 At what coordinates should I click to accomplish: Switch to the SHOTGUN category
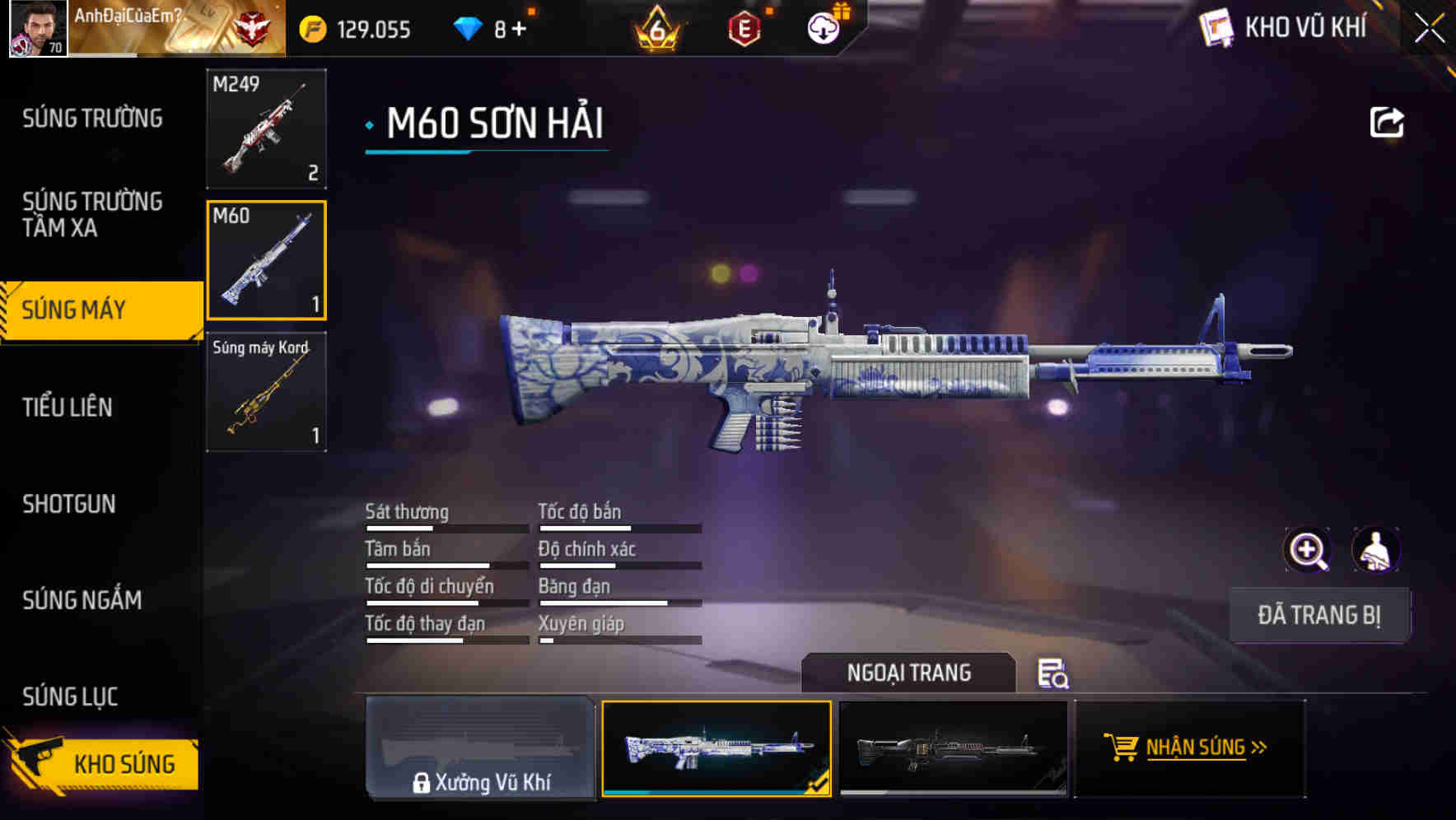point(69,504)
